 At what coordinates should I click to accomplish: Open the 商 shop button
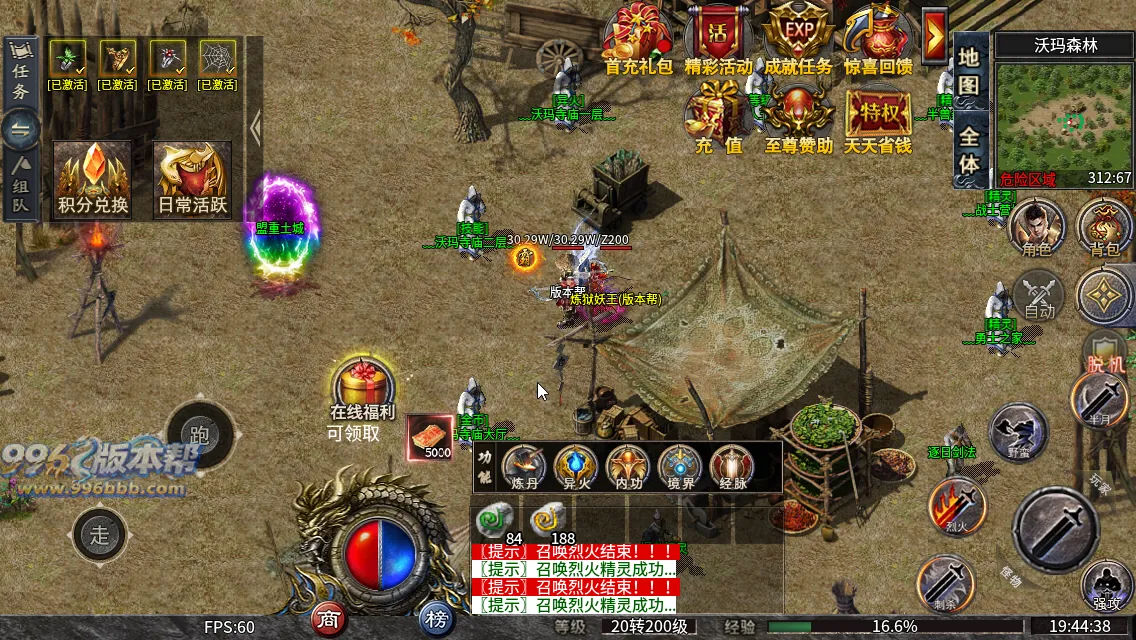pos(329,620)
